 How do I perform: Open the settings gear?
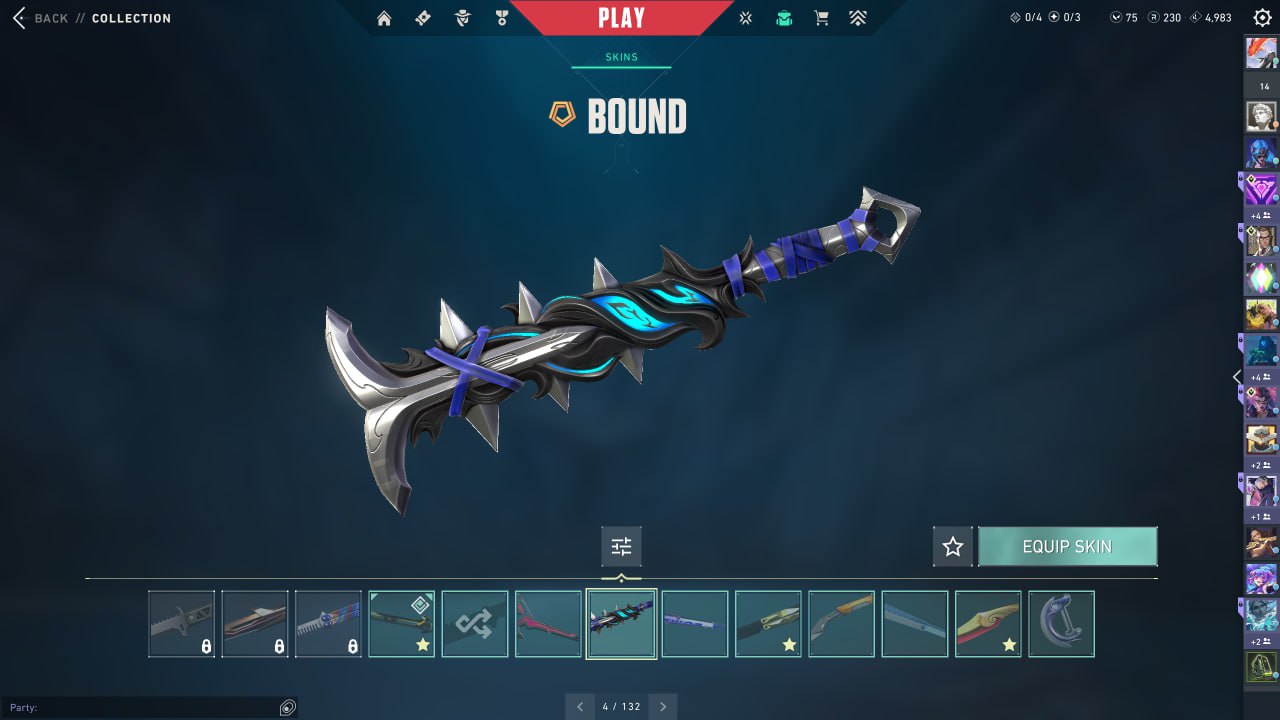[1262, 18]
